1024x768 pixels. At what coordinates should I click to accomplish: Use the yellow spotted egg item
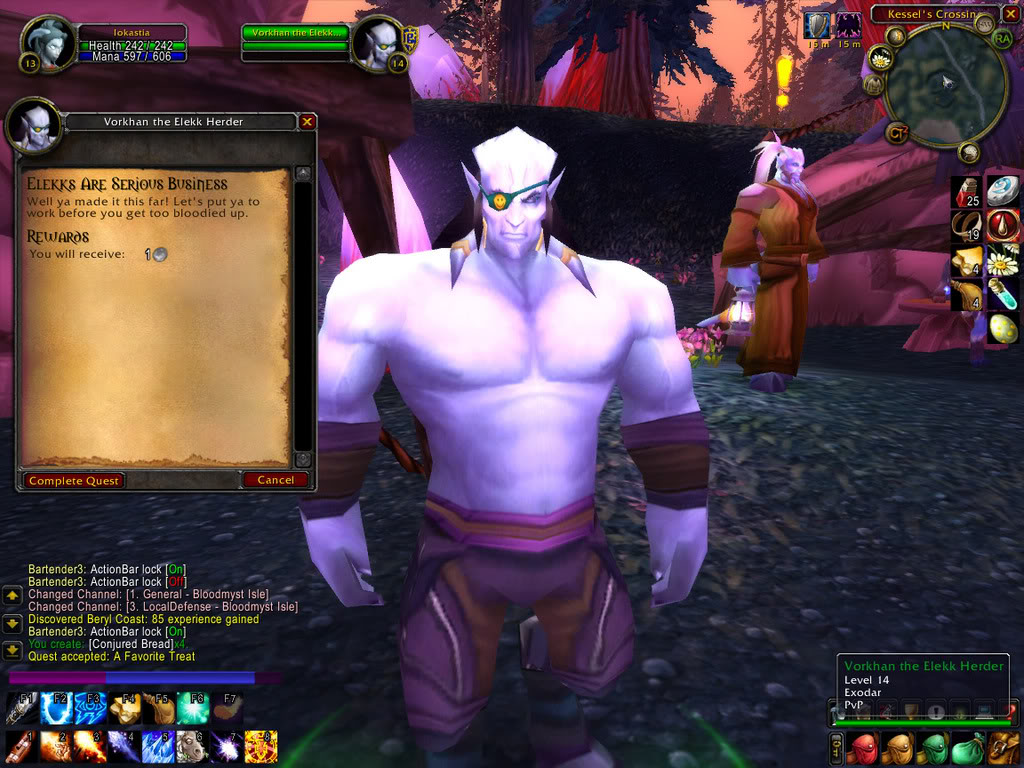1002,328
